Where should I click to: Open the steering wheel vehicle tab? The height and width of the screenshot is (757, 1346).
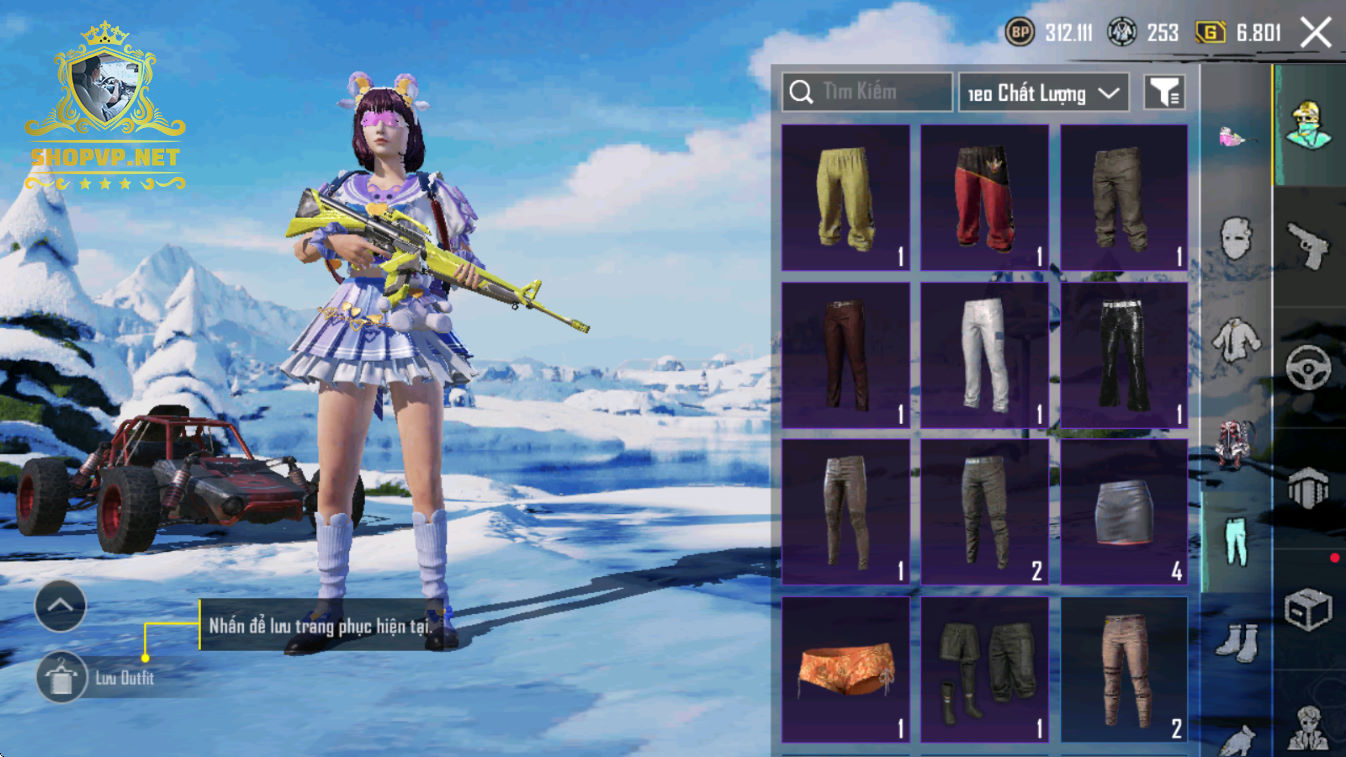point(1308,368)
